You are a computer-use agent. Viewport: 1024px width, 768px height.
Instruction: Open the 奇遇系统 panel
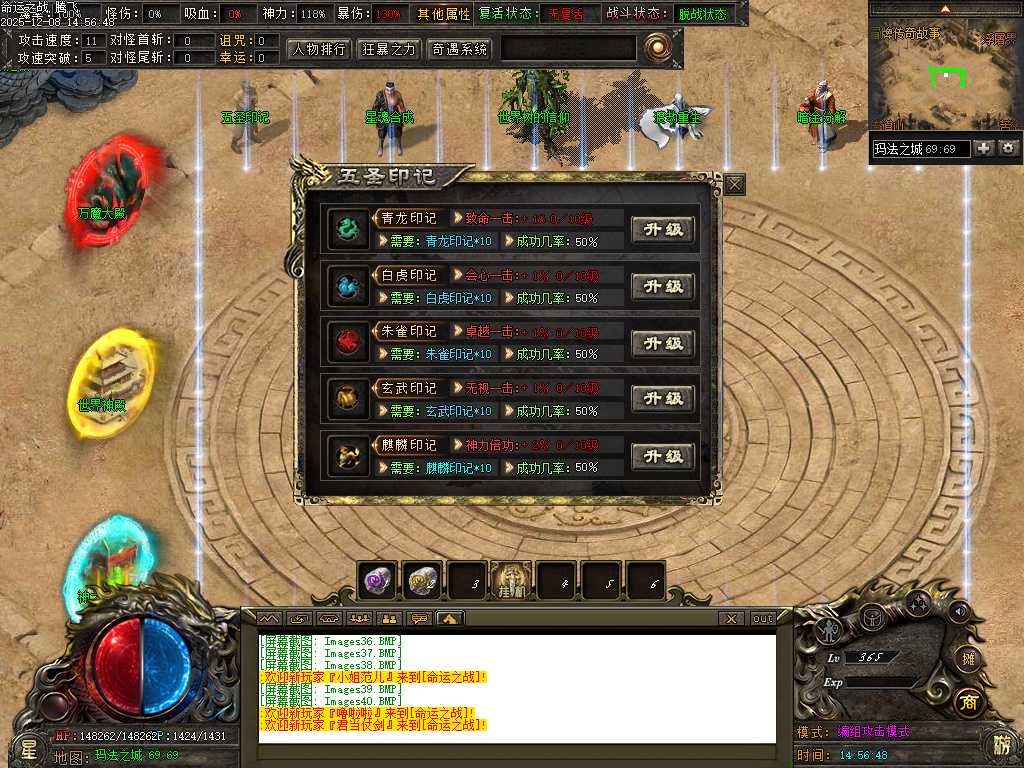tap(459, 48)
